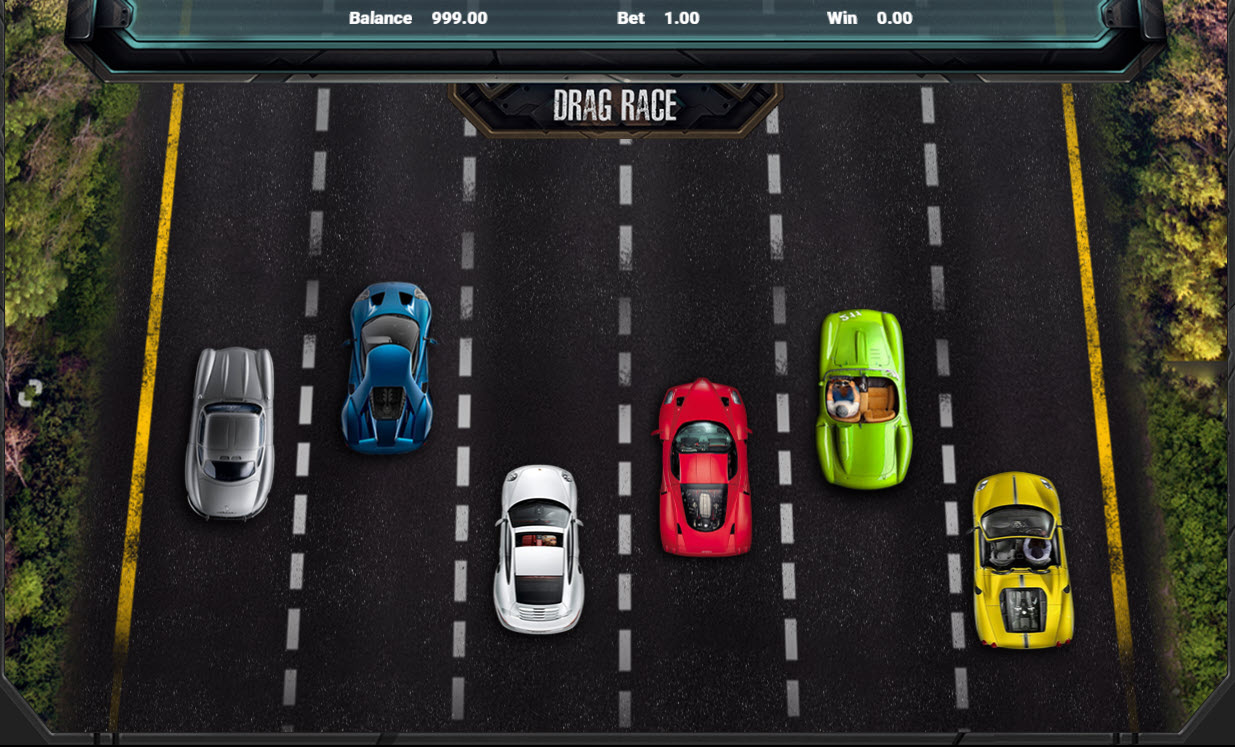Choose the green convertible

coord(863,399)
